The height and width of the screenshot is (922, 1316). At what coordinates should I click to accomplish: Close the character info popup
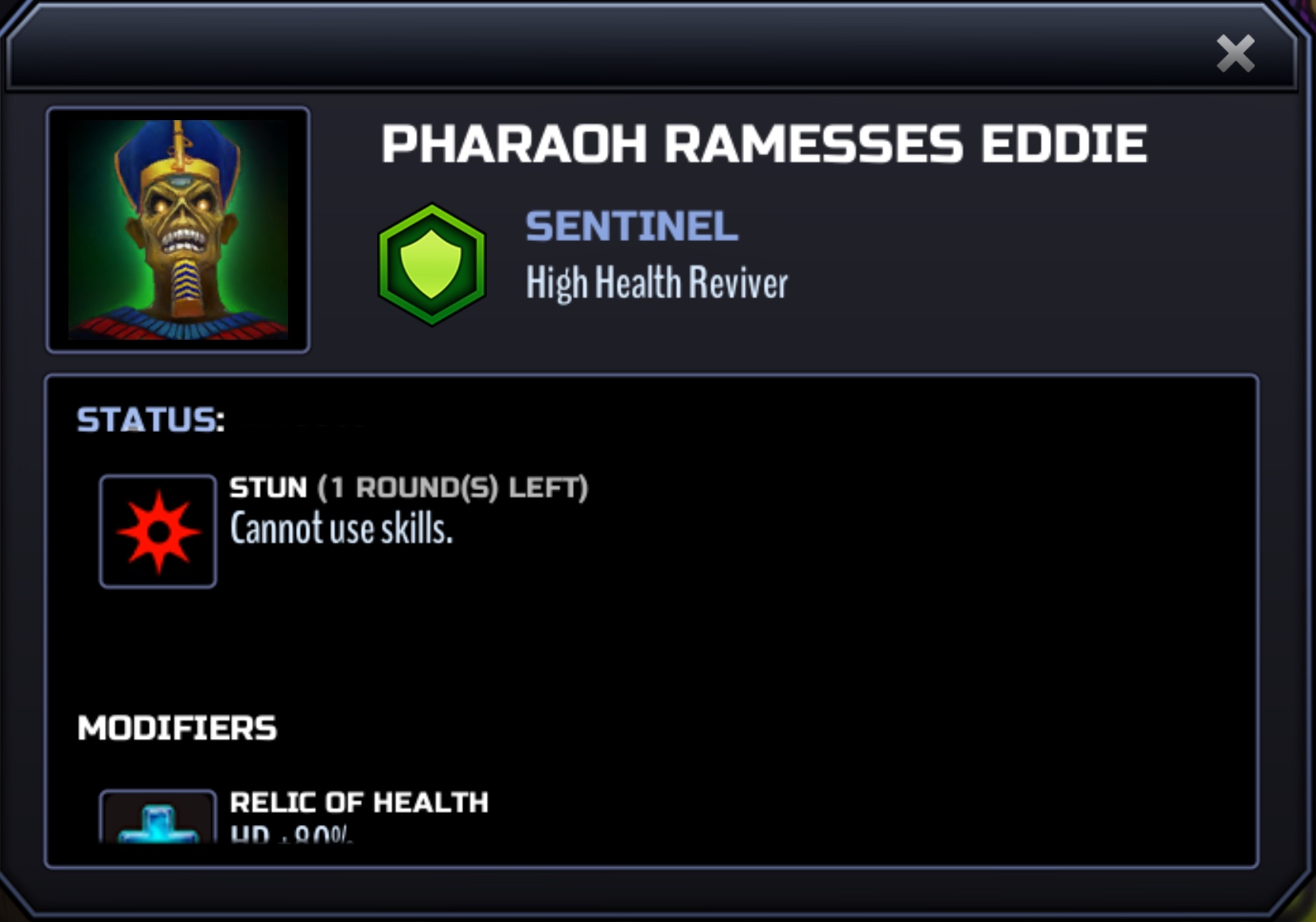(x=1235, y=54)
